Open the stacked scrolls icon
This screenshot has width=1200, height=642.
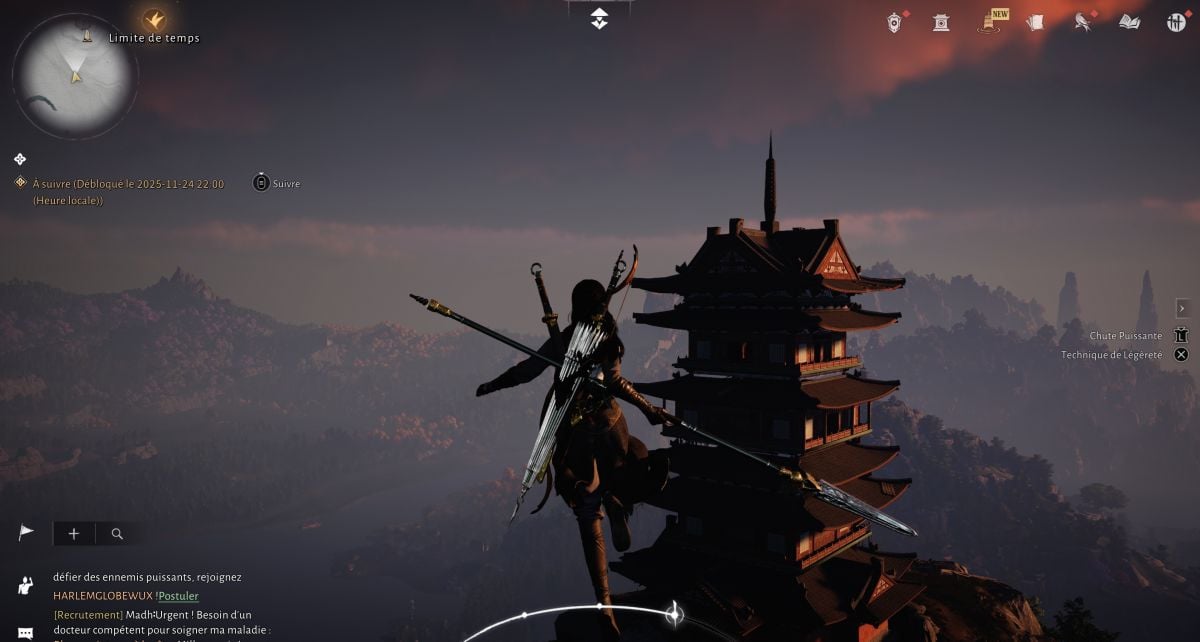point(1036,22)
